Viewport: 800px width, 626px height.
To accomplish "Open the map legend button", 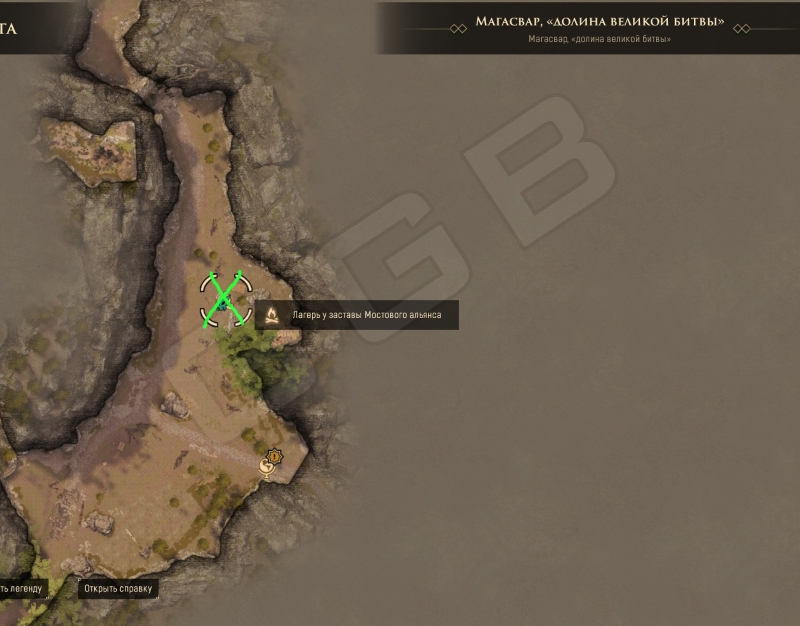I will (x=22, y=588).
